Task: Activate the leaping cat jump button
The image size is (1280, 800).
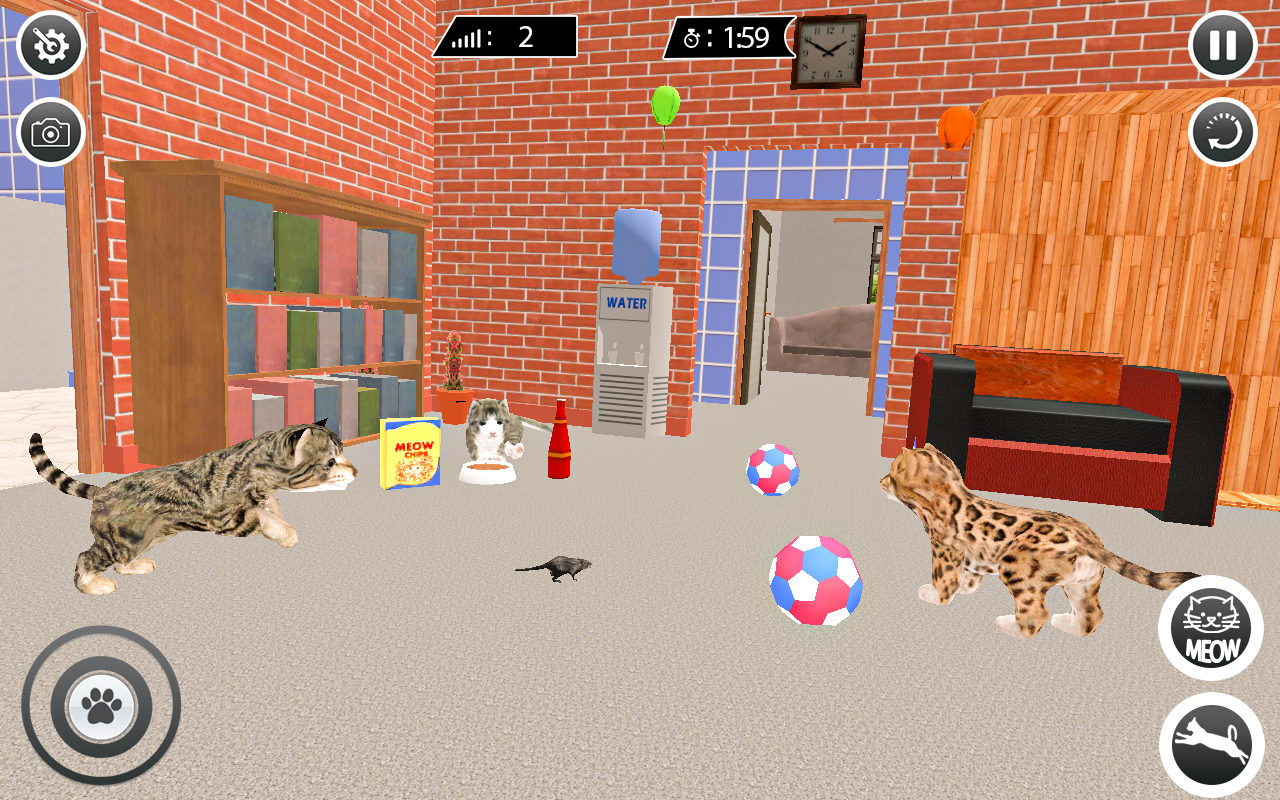Action: (x=1211, y=745)
